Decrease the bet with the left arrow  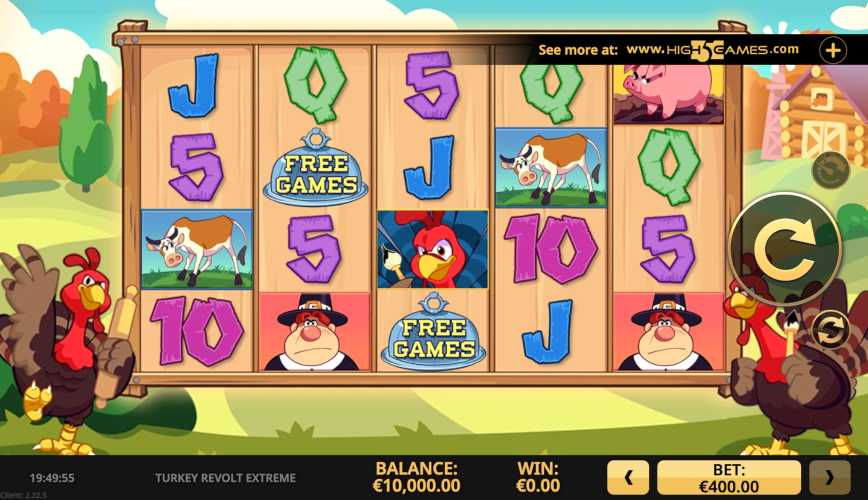pyautogui.click(x=628, y=478)
